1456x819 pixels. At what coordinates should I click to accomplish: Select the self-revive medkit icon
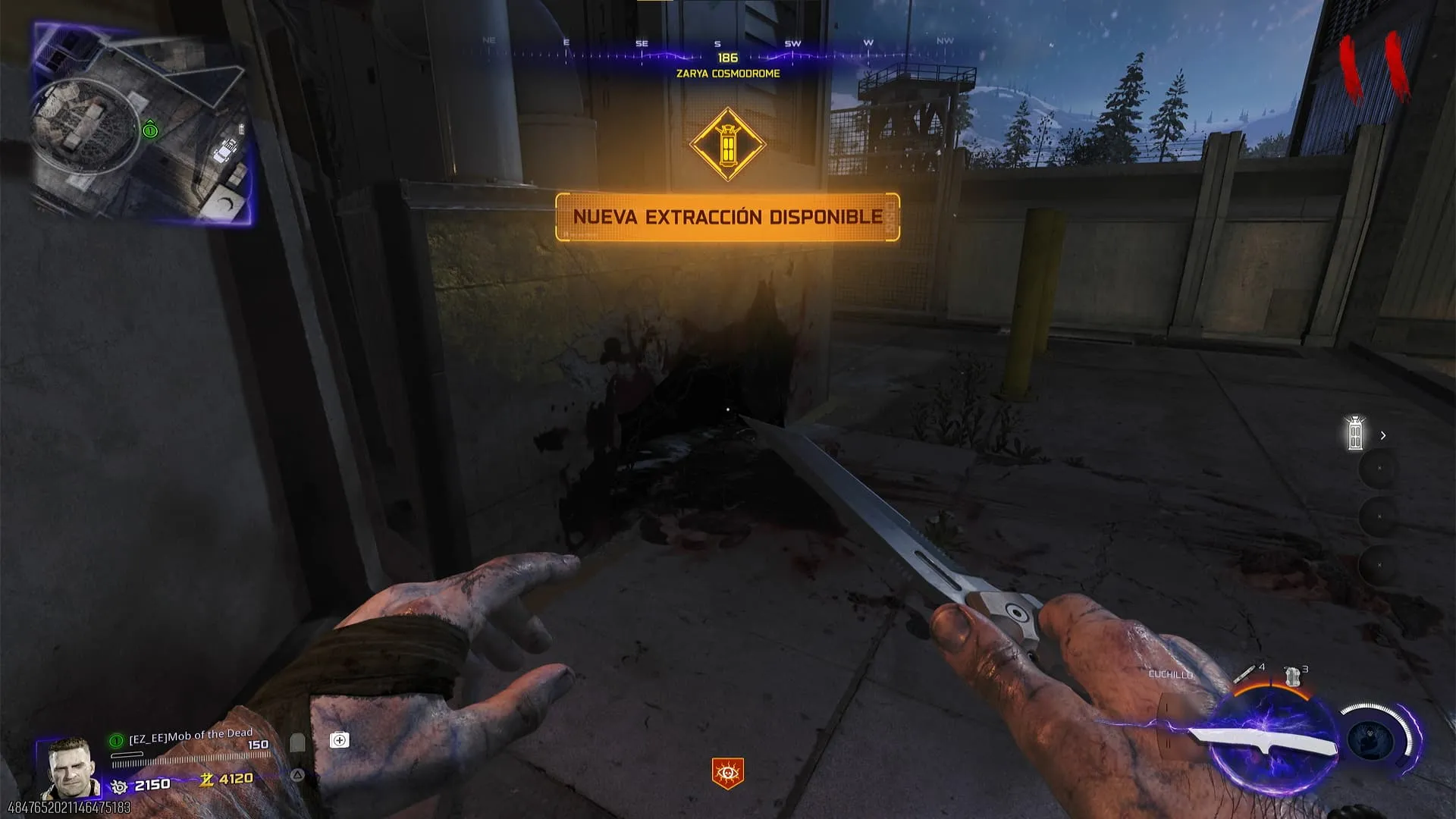[339, 740]
